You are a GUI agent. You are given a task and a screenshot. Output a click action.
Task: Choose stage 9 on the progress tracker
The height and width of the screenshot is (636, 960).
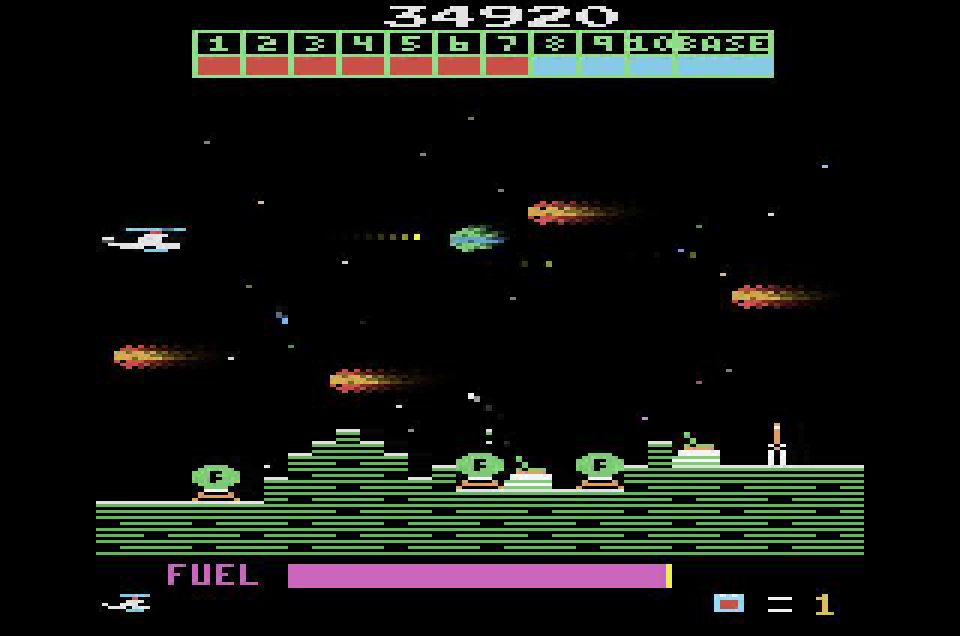[x=602, y=54]
